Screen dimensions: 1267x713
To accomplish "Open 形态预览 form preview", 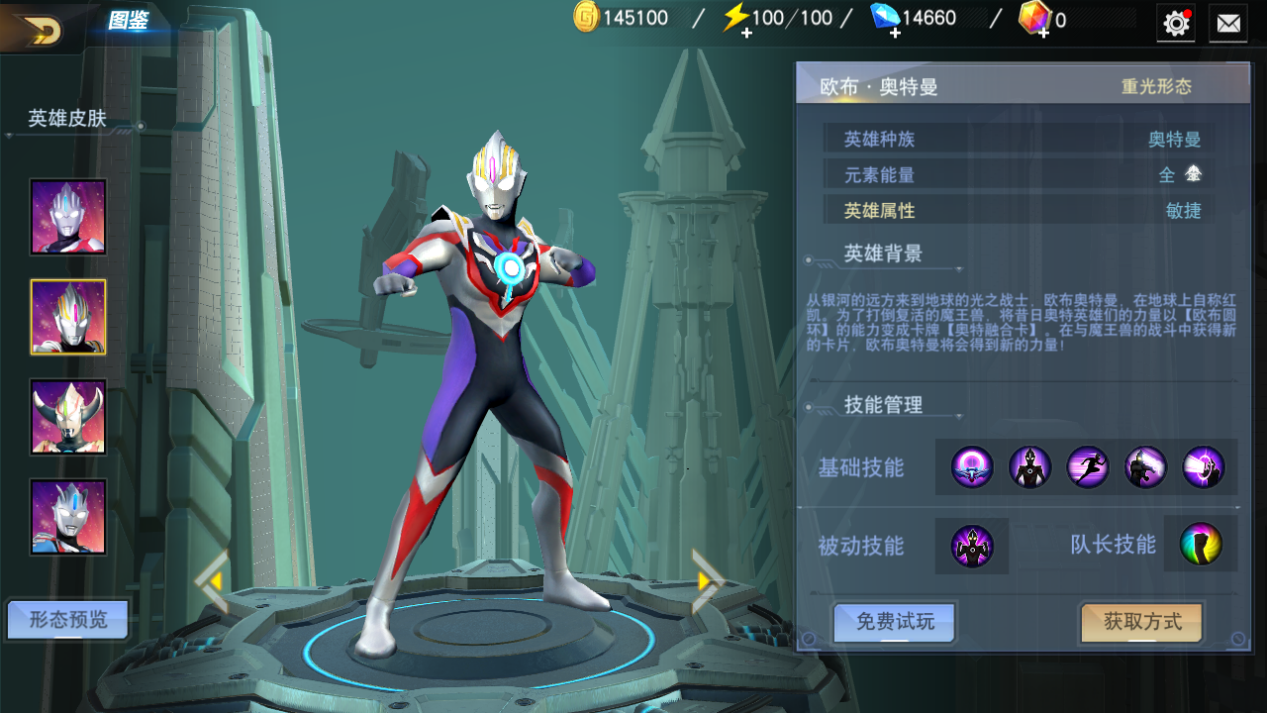I will 68,620.
